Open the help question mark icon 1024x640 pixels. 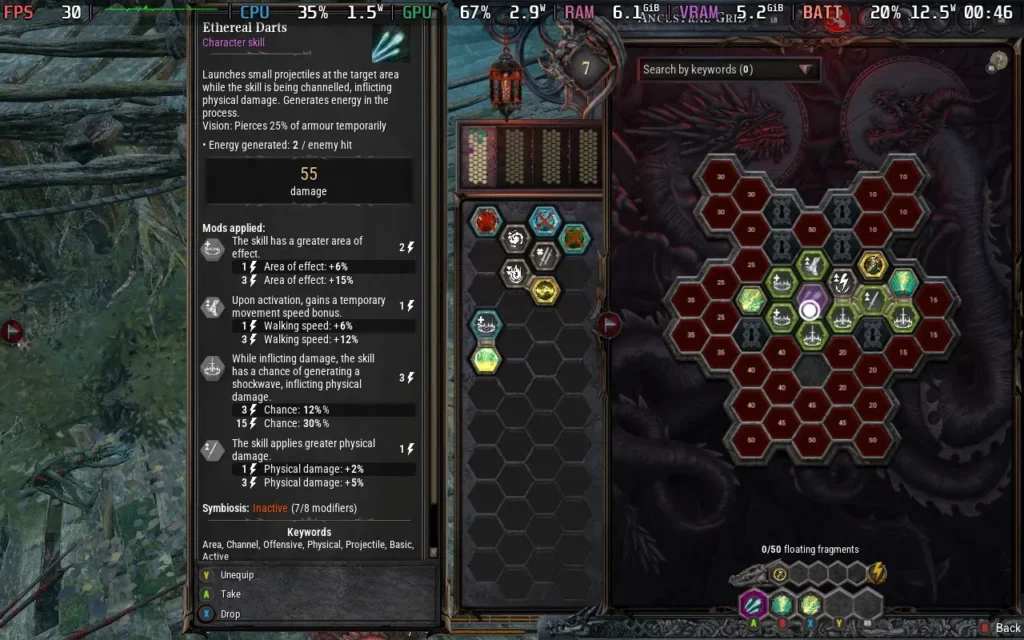[x=995, y=62]
